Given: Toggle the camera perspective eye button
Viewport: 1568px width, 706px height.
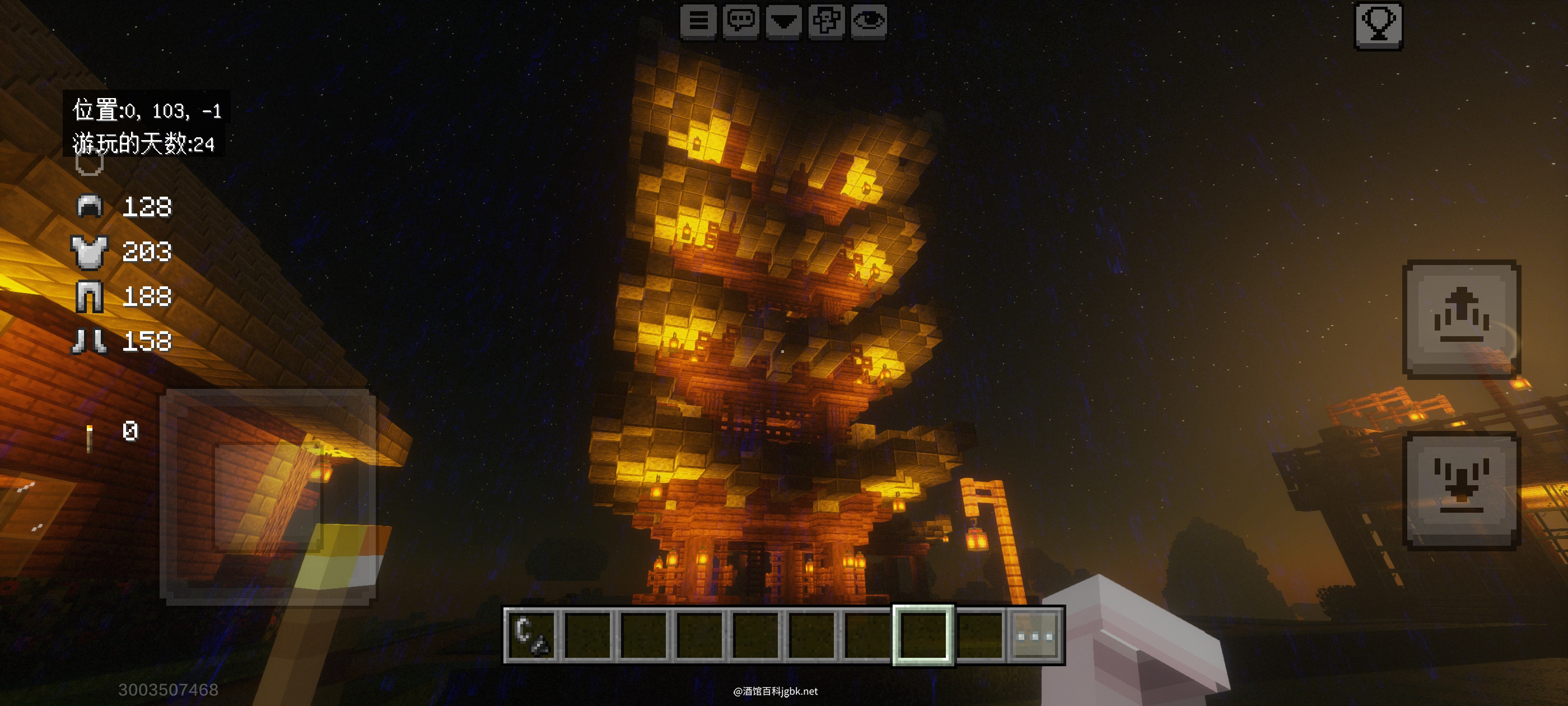Looking at the screenshot, I should [869, 21].
